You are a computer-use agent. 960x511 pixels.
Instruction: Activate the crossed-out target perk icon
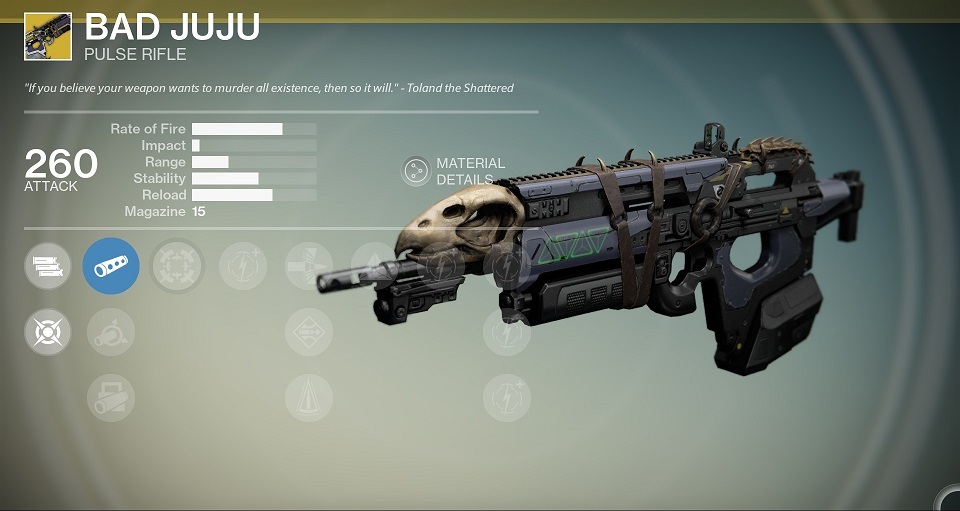coord(48,332)
